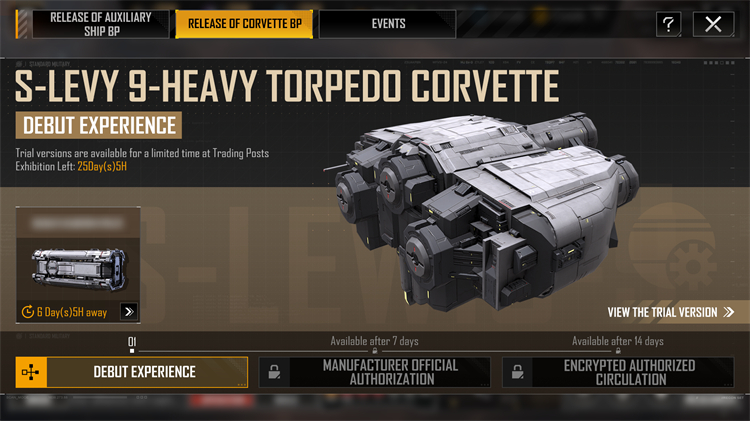View the trial version of the corvette
This screenshot has width=750, height=421.
(670, 312)
